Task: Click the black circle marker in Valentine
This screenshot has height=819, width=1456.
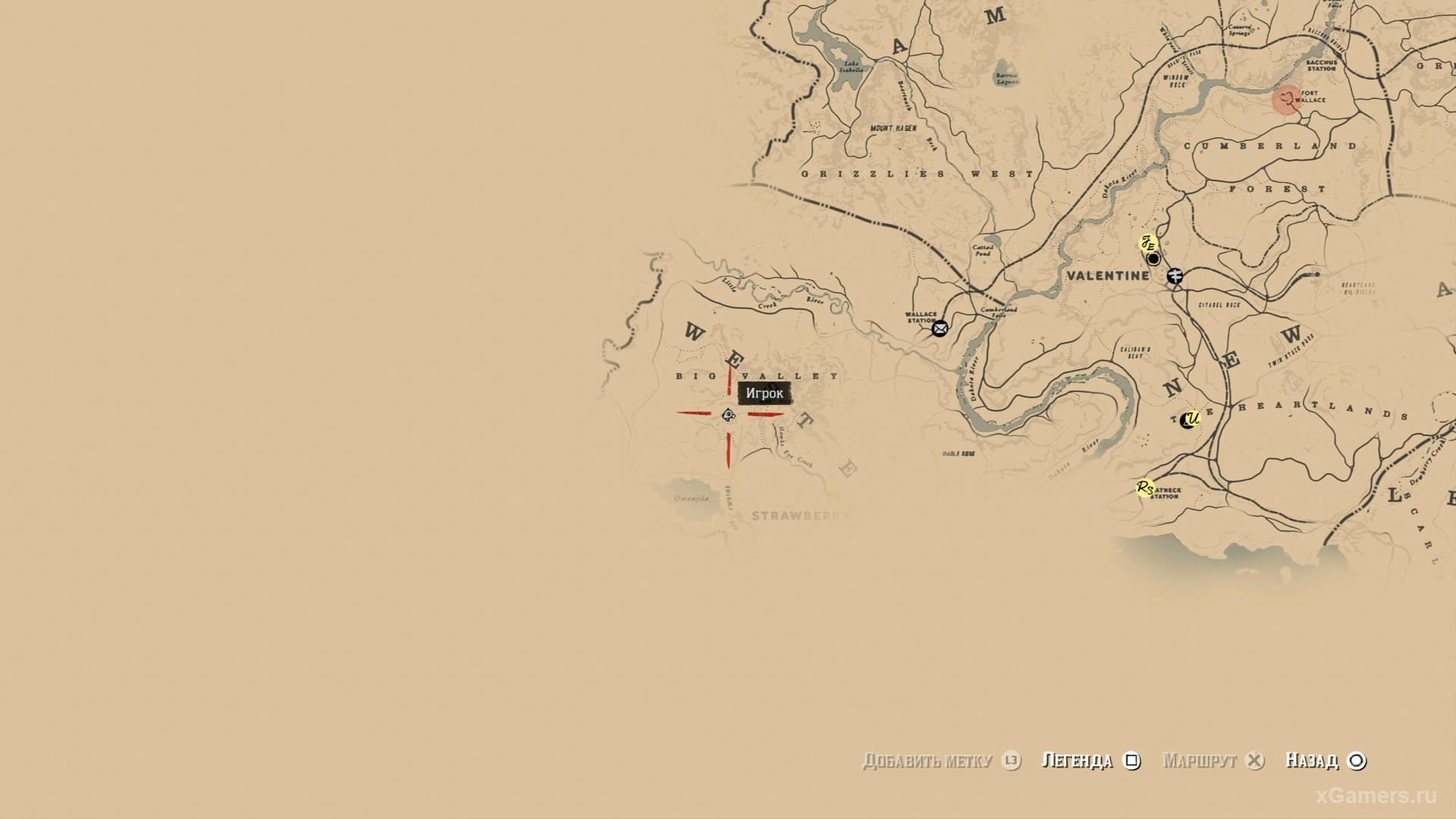Action: click(x=1153, y=259)
